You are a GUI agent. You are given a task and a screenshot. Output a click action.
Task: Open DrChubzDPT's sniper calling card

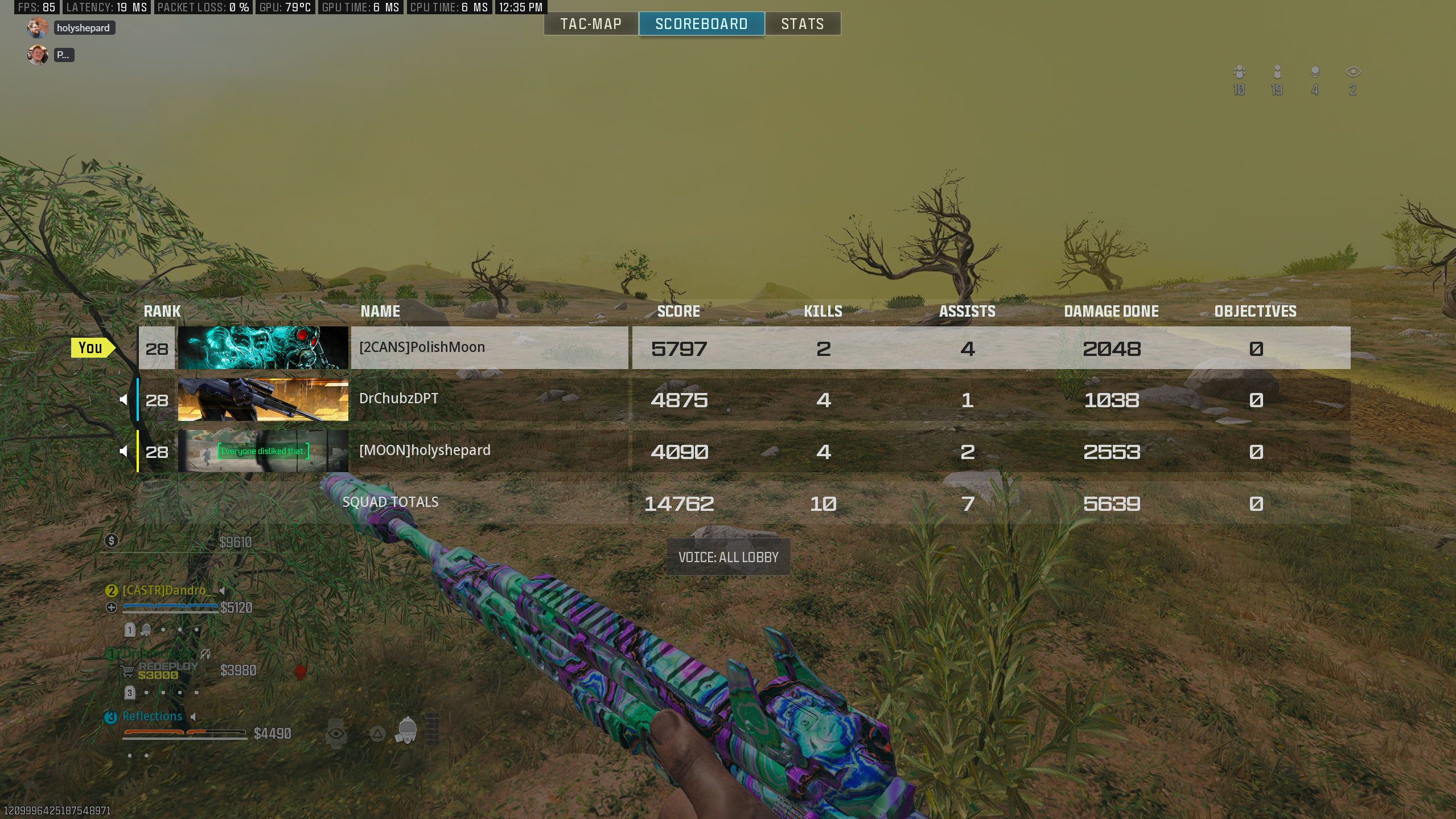coord(263,399)
